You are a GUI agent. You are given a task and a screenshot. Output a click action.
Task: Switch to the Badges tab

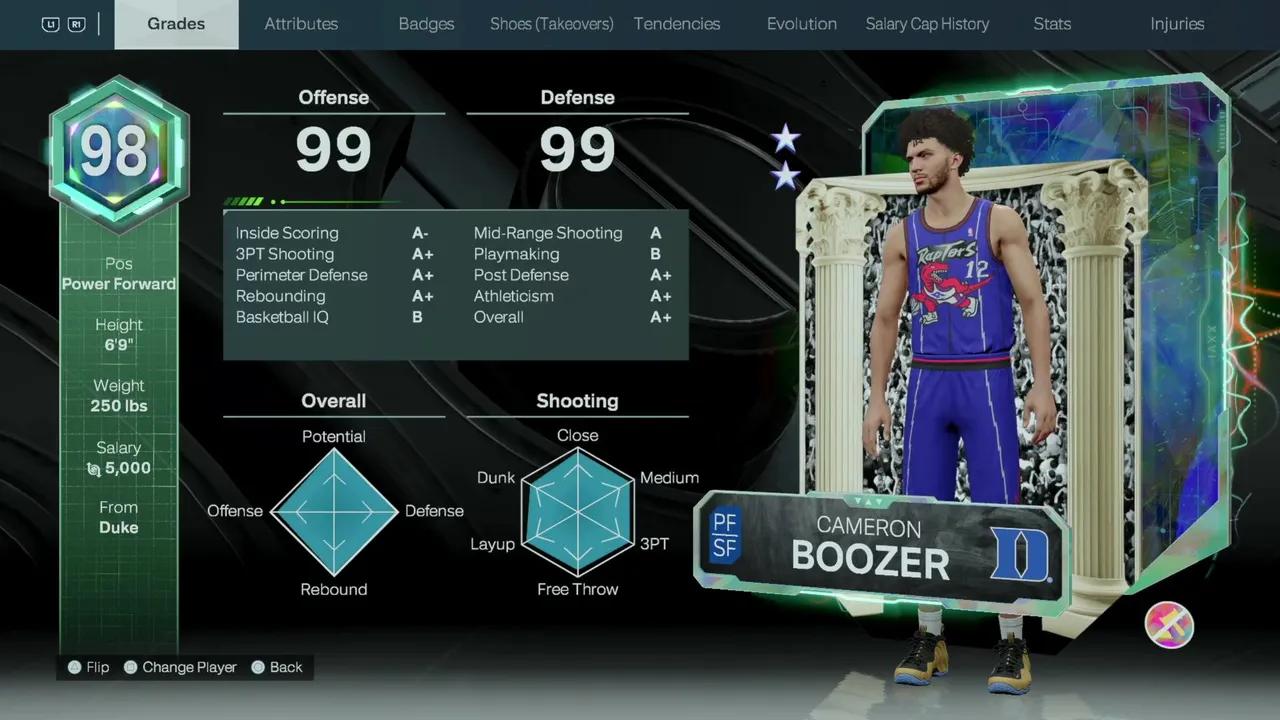coord(426,23)
